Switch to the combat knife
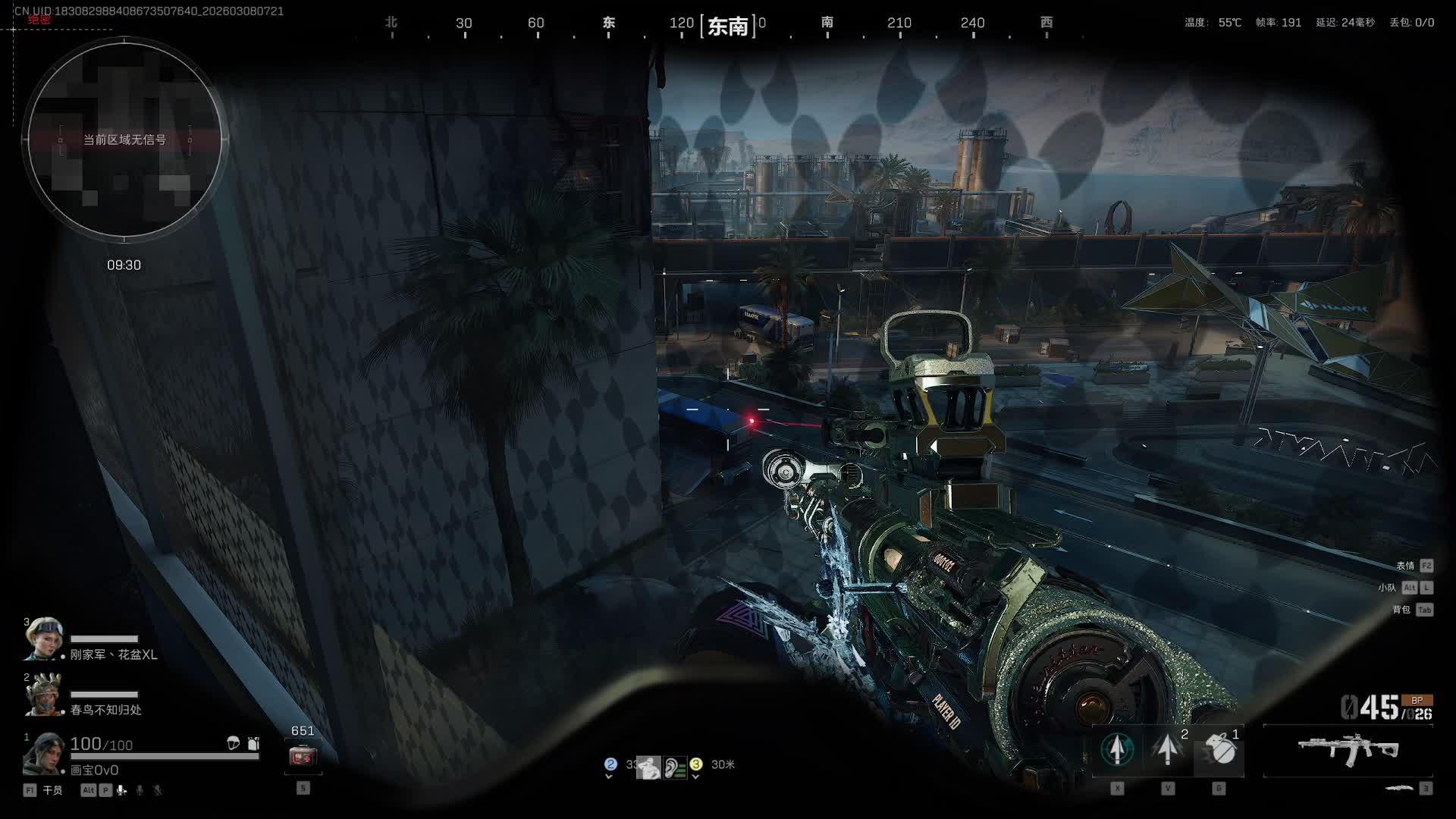 (x=1398, y=789)
